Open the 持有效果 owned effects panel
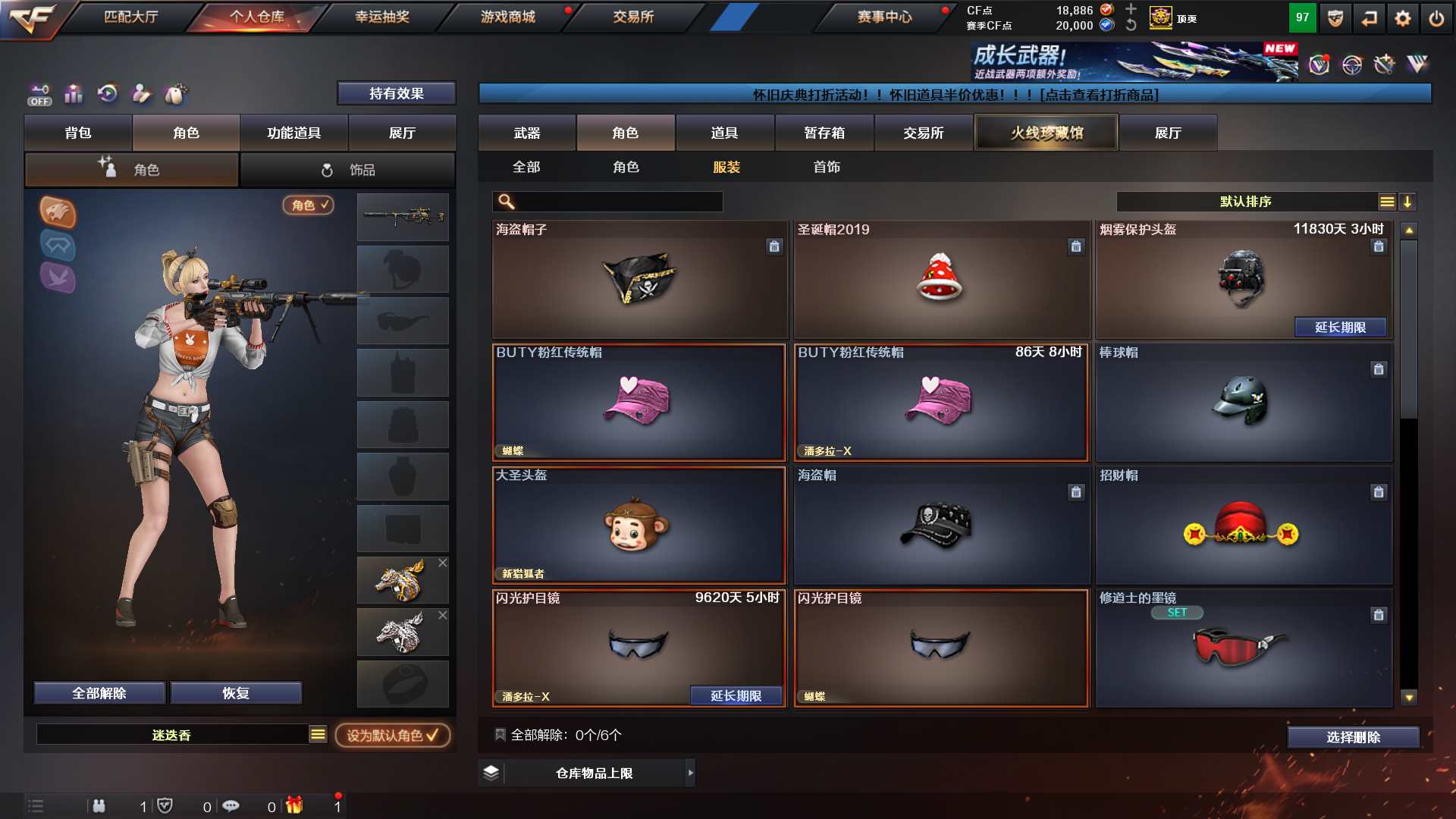The width and height of the screenshot is (1456, 819). tap(396, 93)
